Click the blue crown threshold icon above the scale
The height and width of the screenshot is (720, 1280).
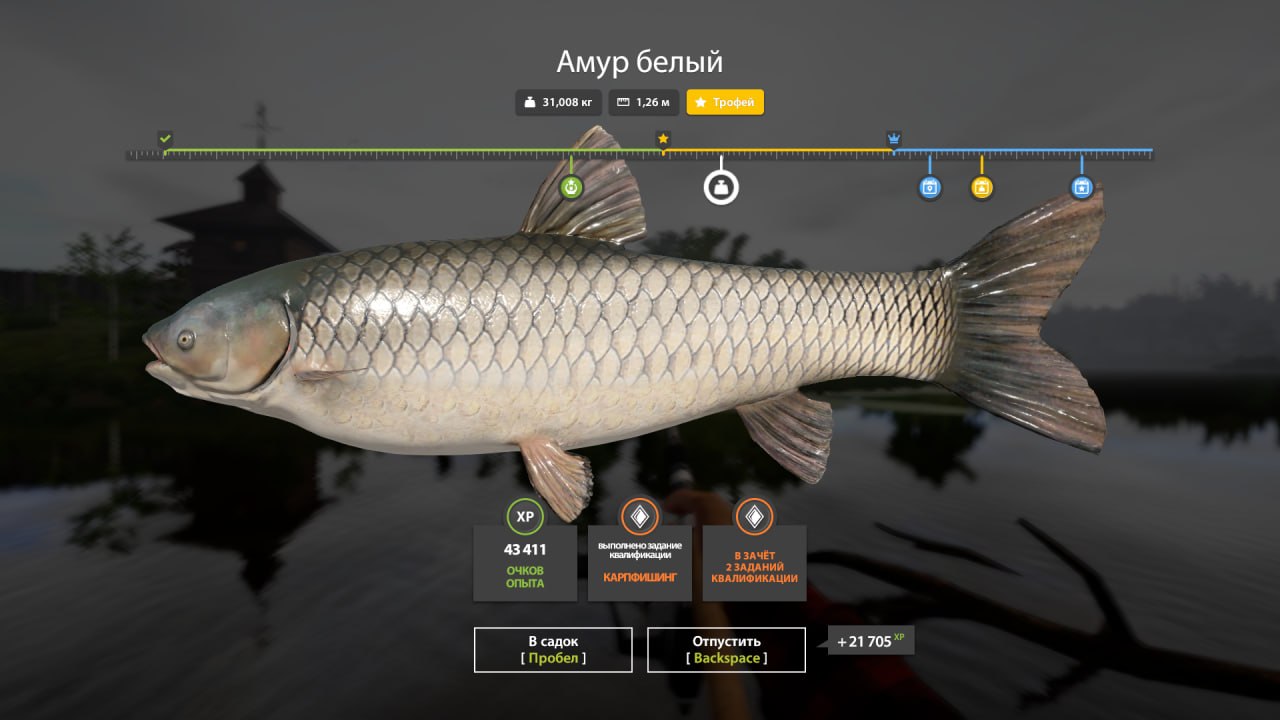[894, 138]
